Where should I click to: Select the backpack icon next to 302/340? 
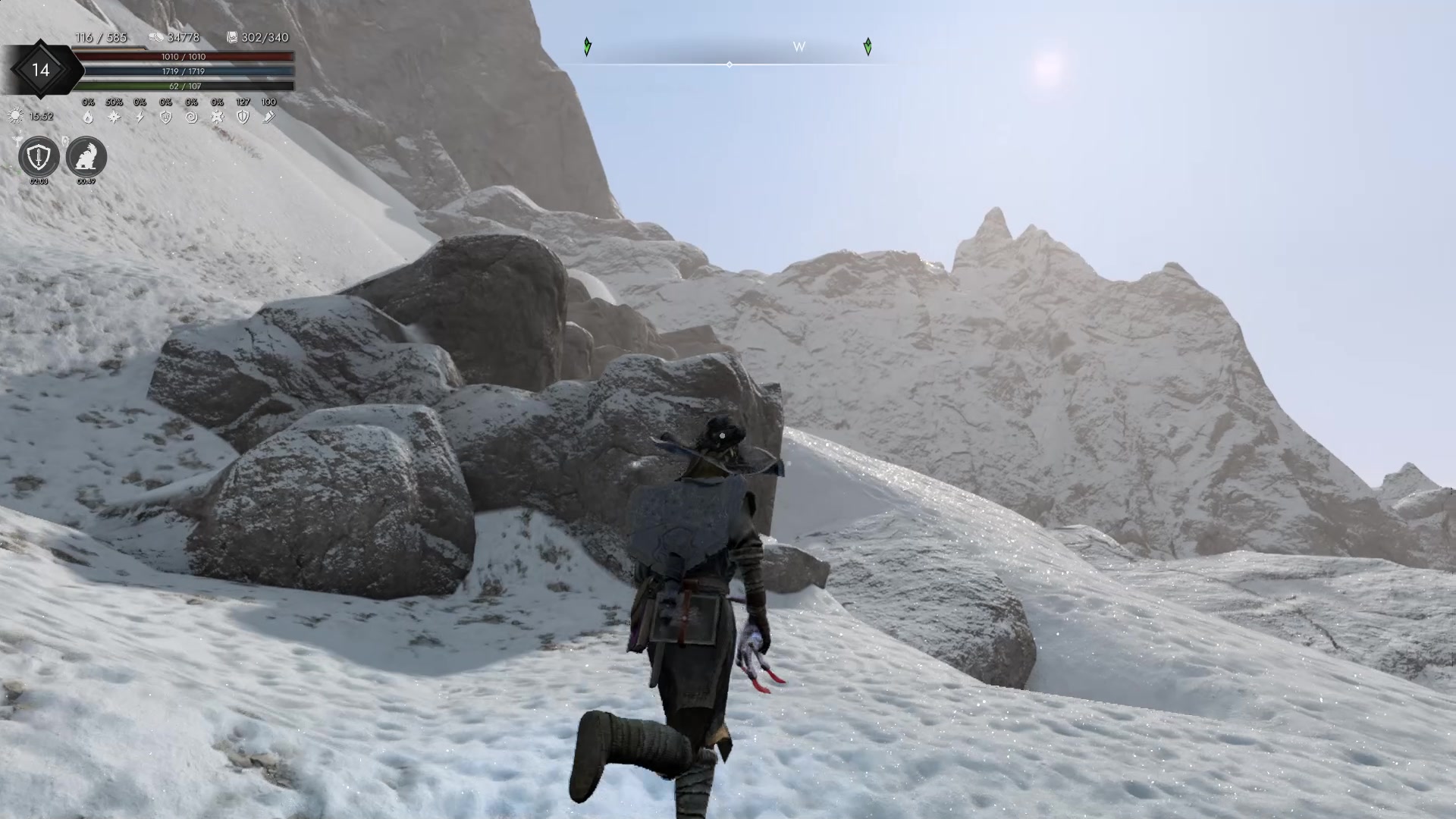[233, 37]
